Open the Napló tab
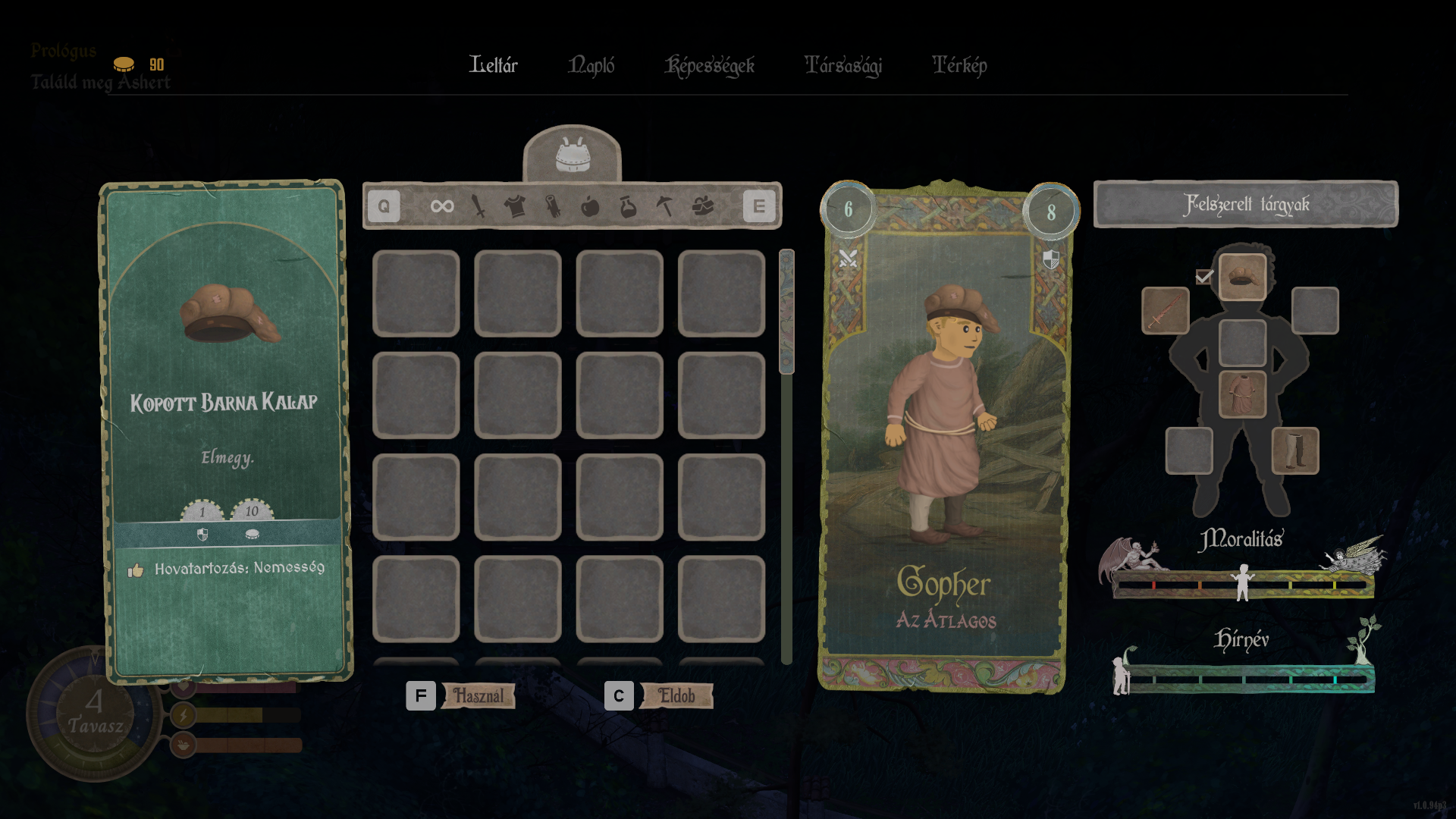 [591, 65]
